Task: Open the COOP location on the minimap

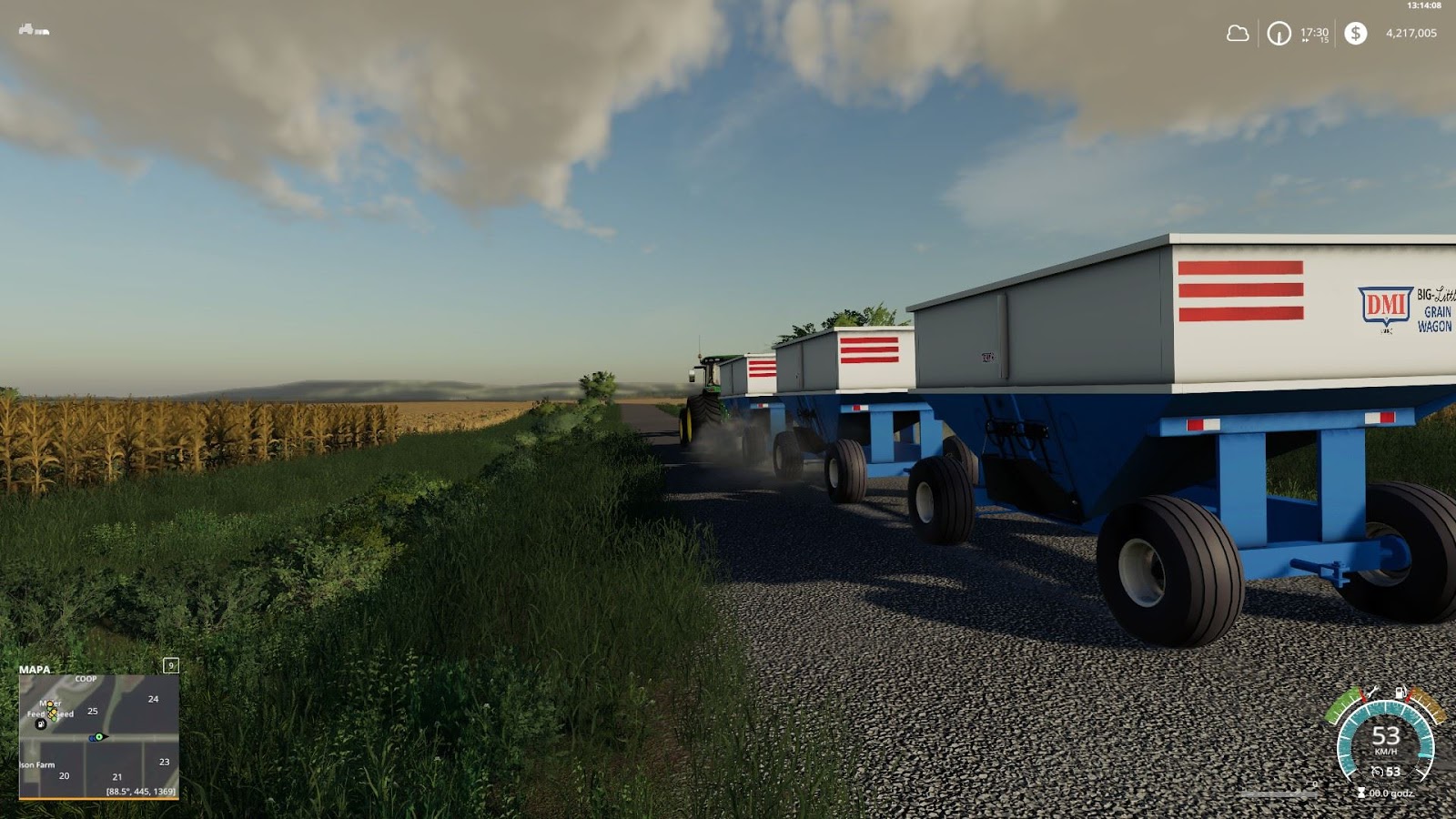Action: coord(86,679)
